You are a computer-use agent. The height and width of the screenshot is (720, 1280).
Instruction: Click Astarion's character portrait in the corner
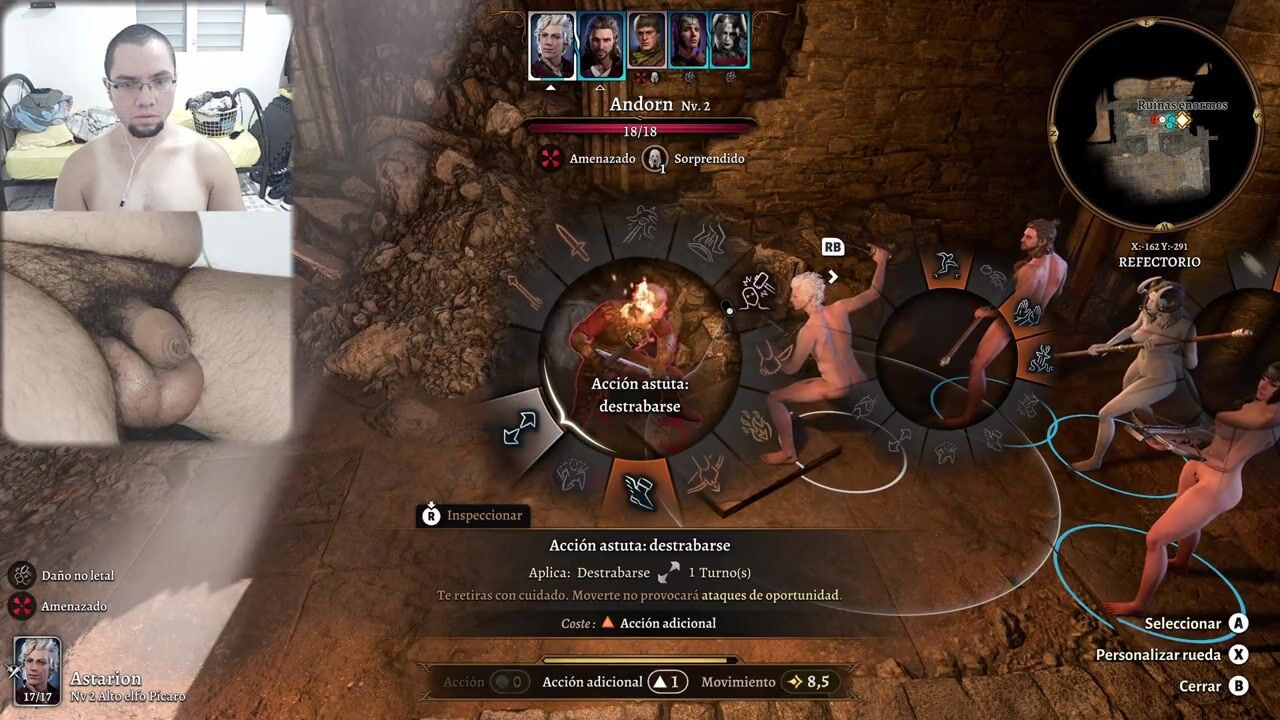click(38, 670)
